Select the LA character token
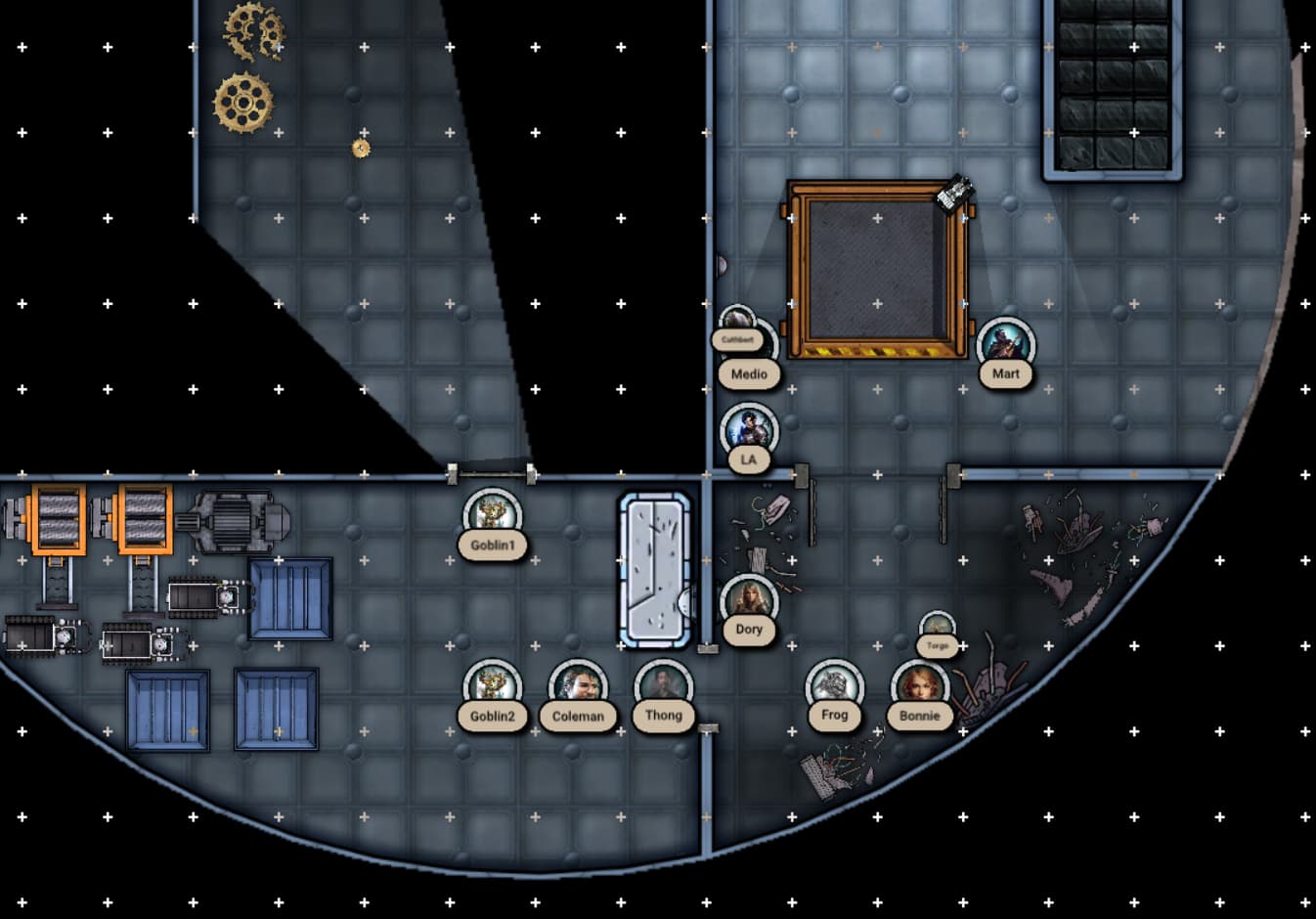 [749, 431]
